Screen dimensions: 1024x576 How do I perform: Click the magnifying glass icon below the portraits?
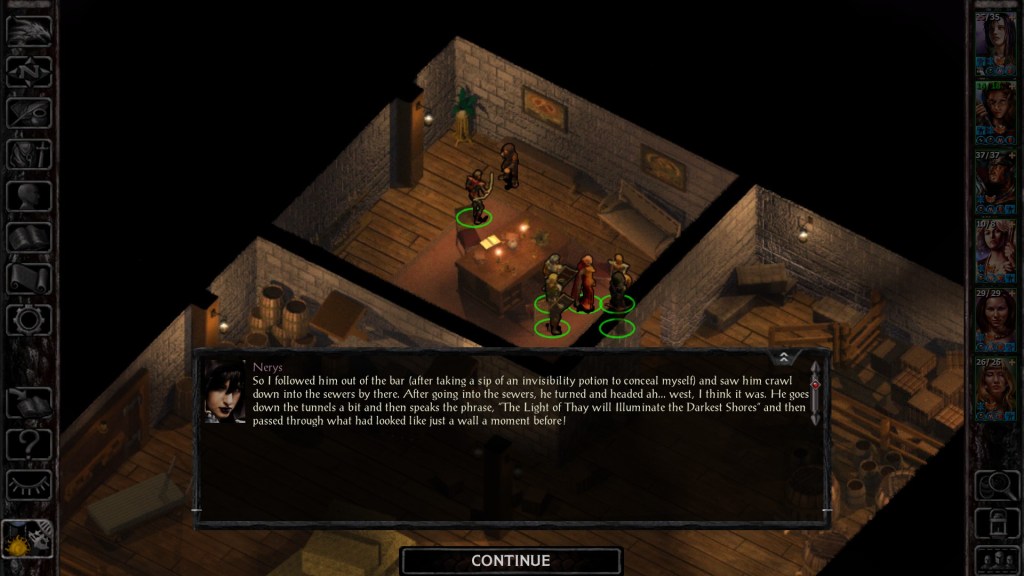click(x=994, y=485)
